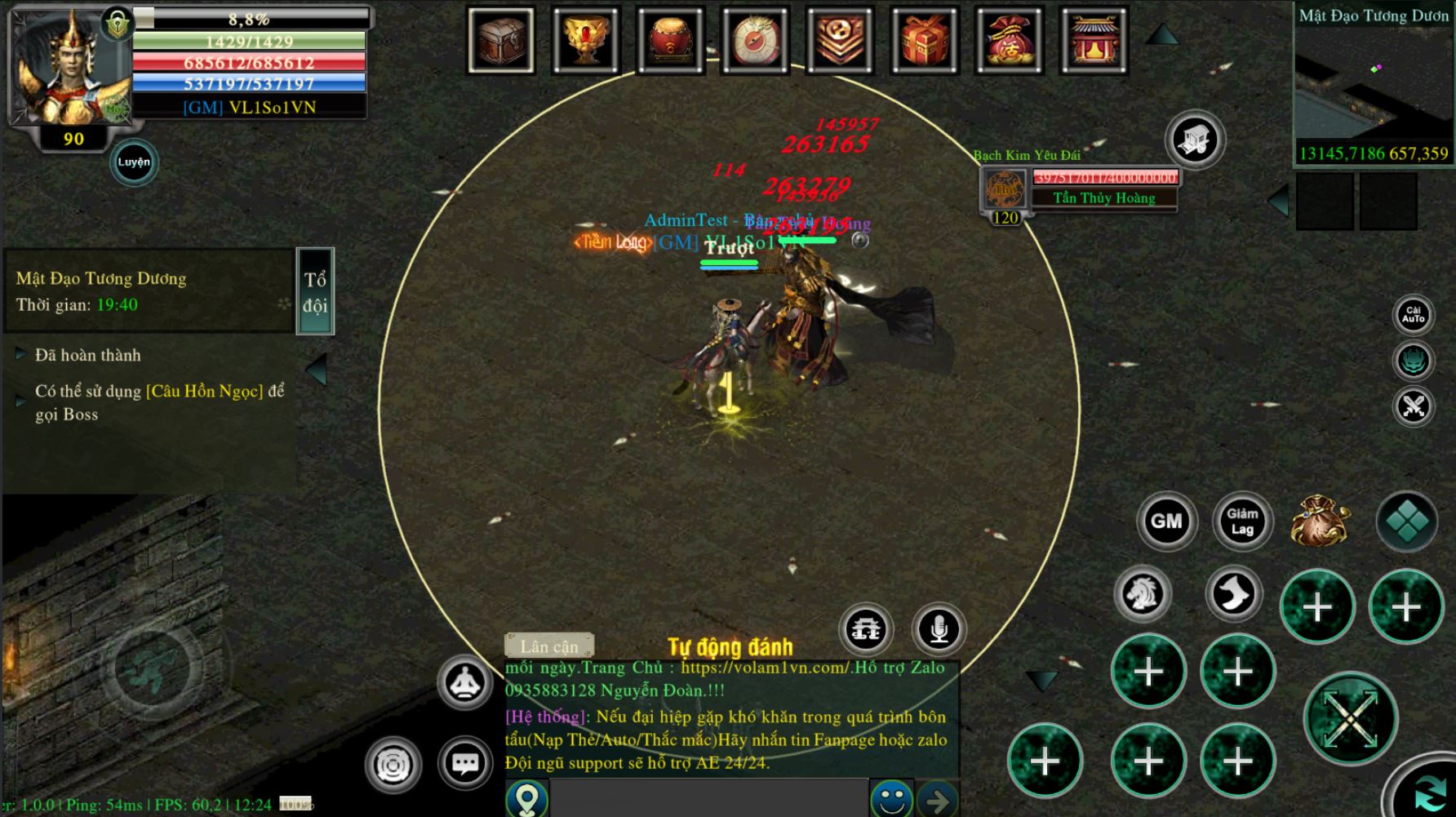Start meditation with the sitting figure button
This screenshot has height=817, width=1456.
coord(464,682)
